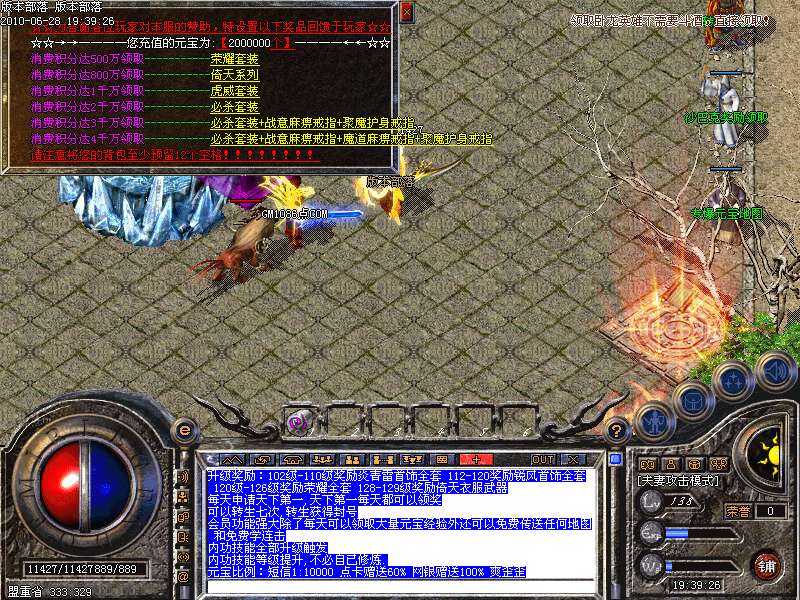Click the chat text input line
800x600 pixels.
click(x=400, y=585)
